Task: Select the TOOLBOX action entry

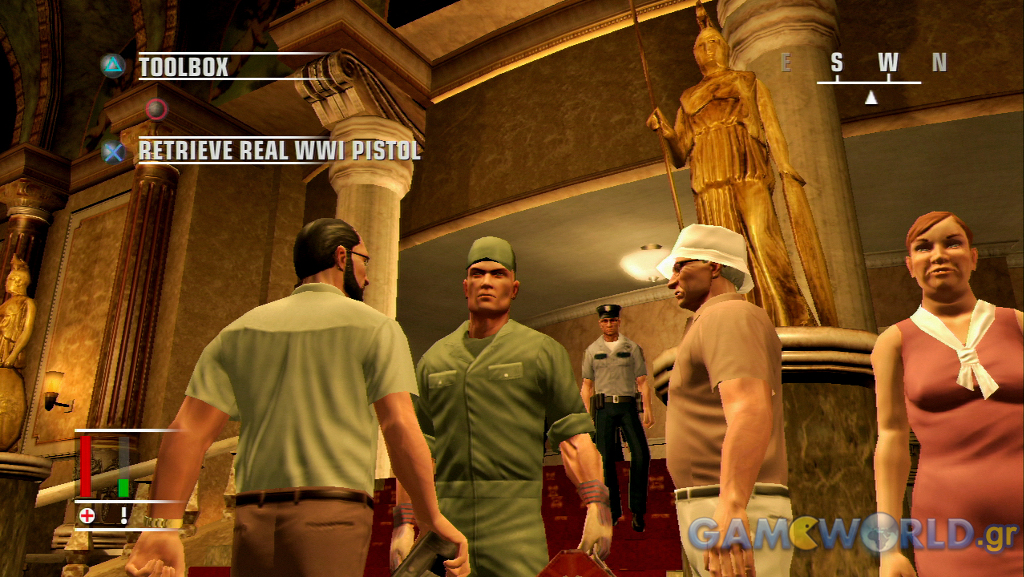Action: tap(184, 67)
